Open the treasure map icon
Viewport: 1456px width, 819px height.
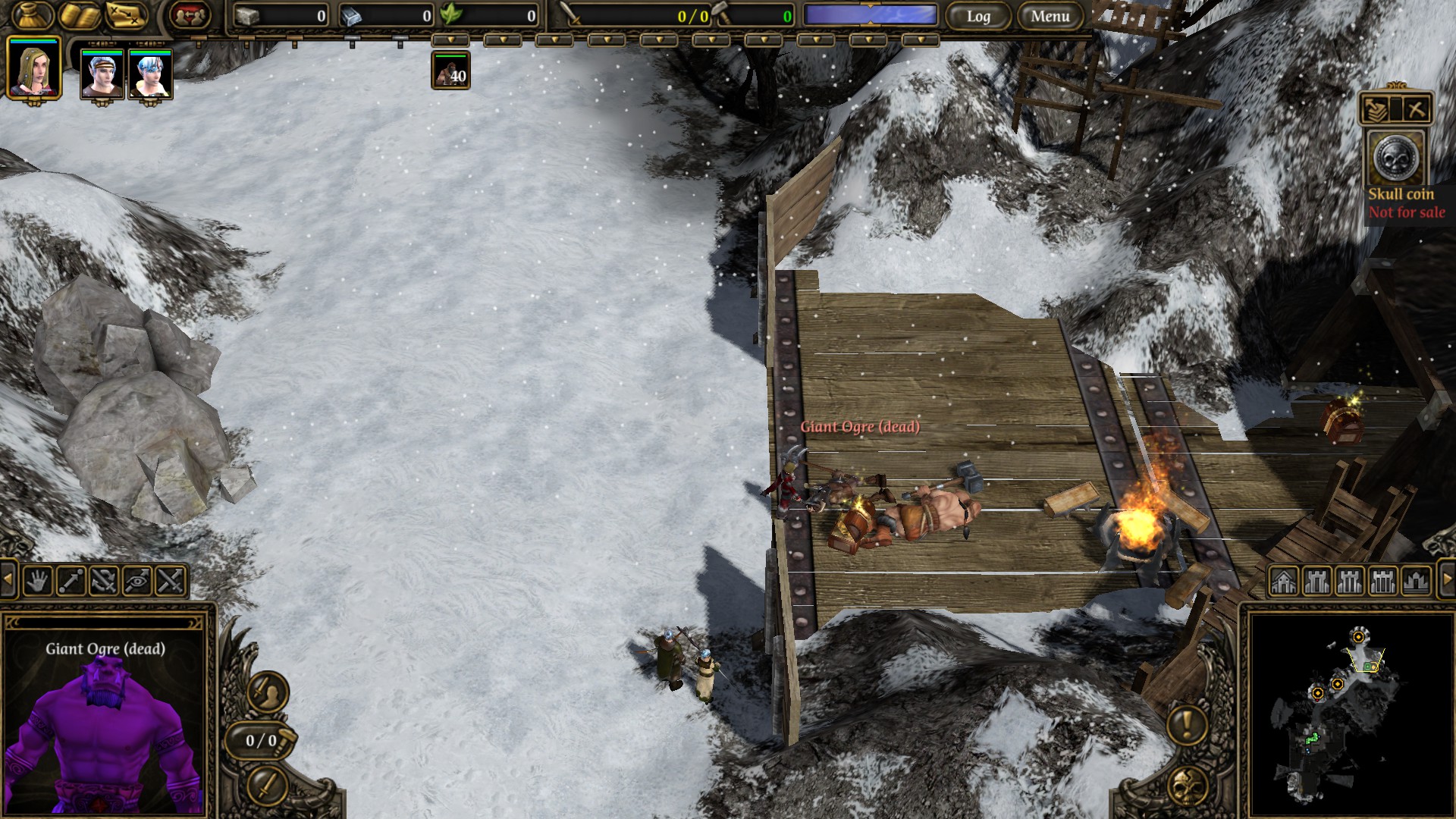126,15
